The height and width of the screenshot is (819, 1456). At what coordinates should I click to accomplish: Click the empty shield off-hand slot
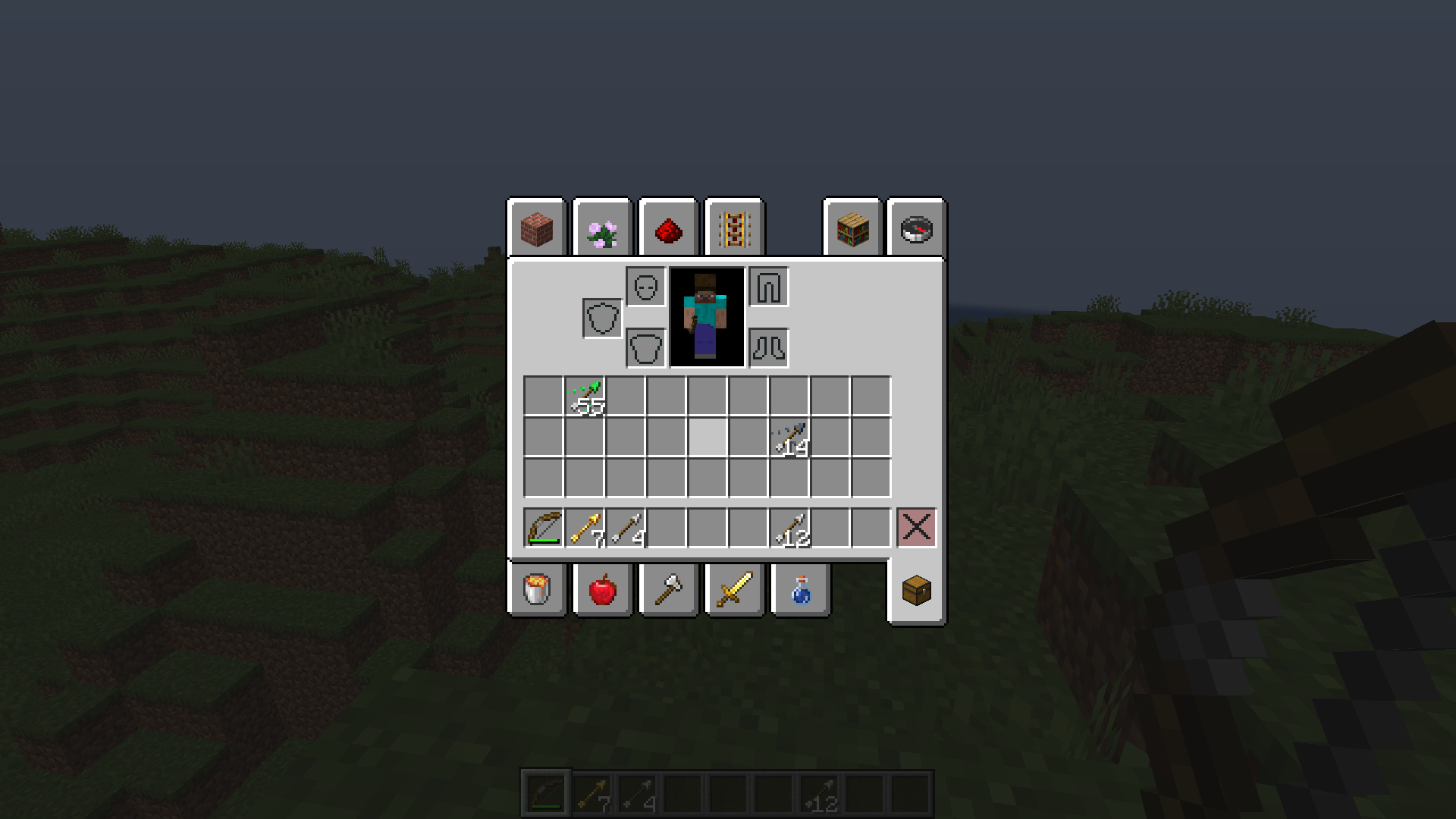[x=603, y=317]
